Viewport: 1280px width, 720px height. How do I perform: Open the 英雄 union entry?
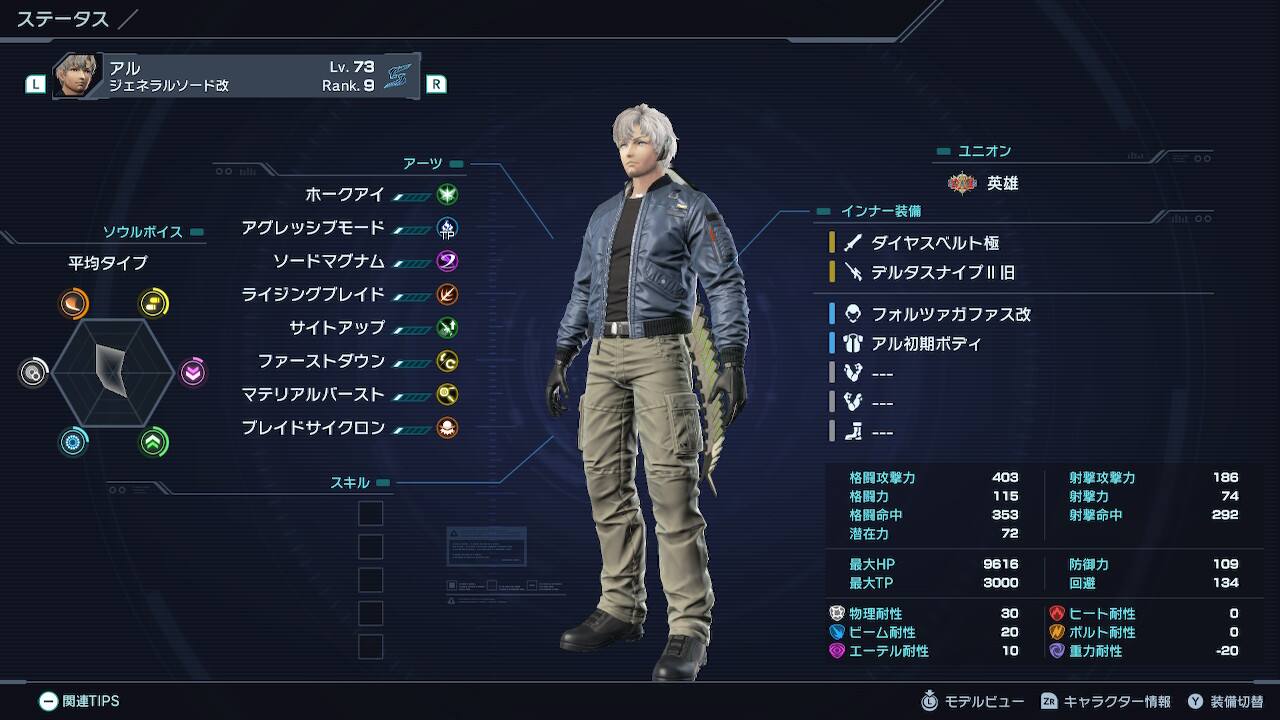coord(1002,184)
